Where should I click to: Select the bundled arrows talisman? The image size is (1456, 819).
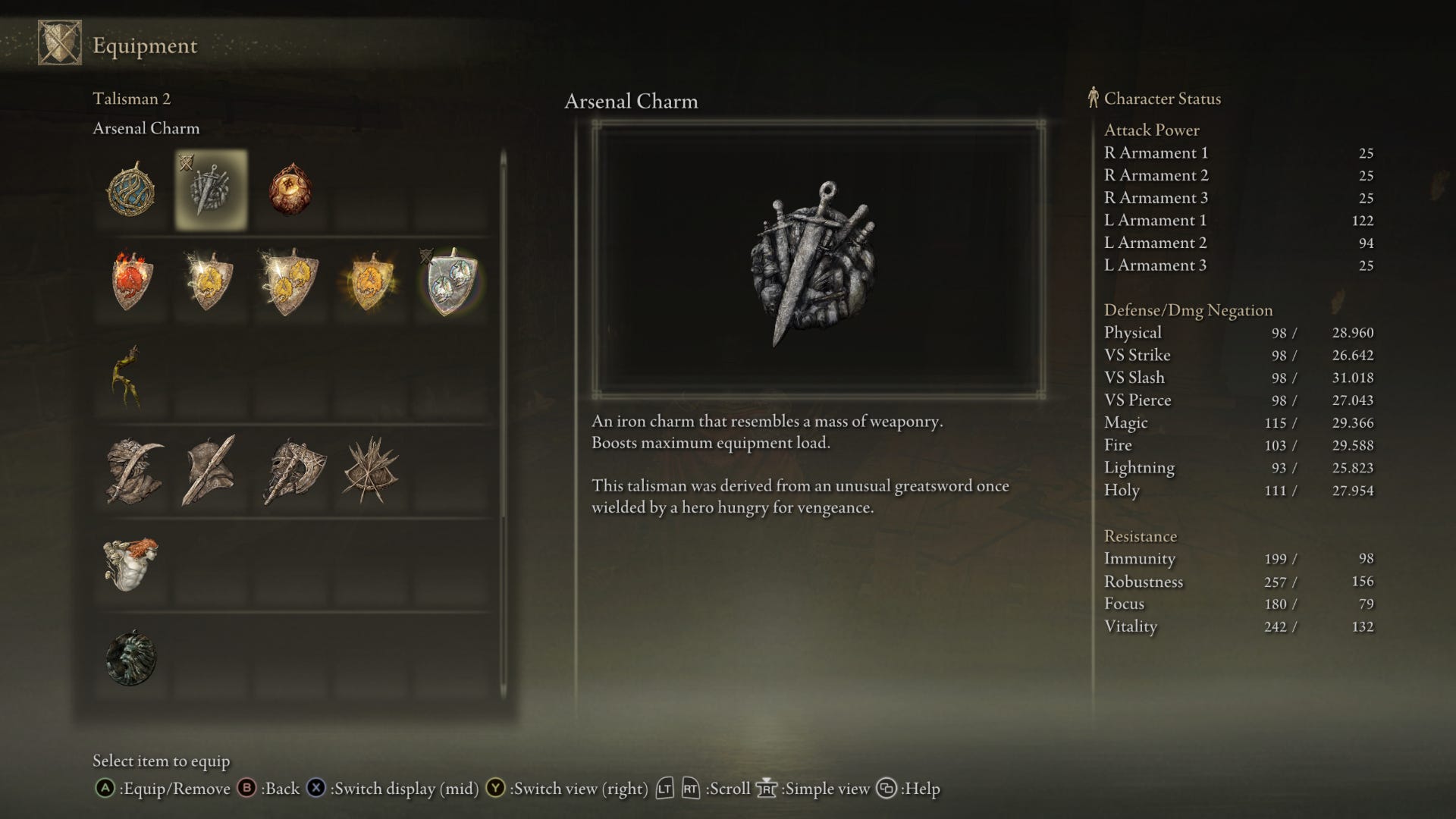click(x=370, y=472)
